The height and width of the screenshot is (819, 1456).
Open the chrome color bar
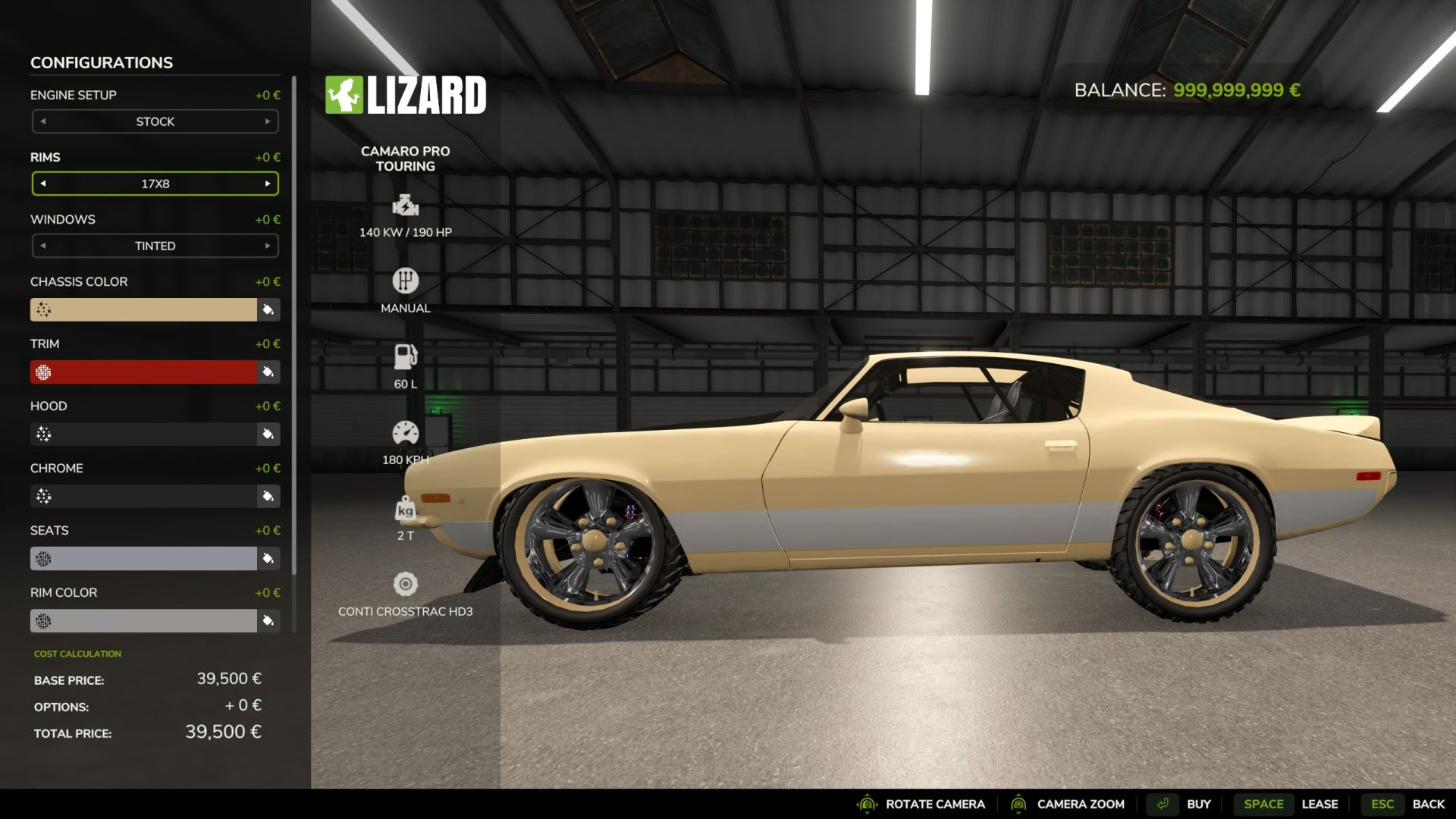(143, 496)
